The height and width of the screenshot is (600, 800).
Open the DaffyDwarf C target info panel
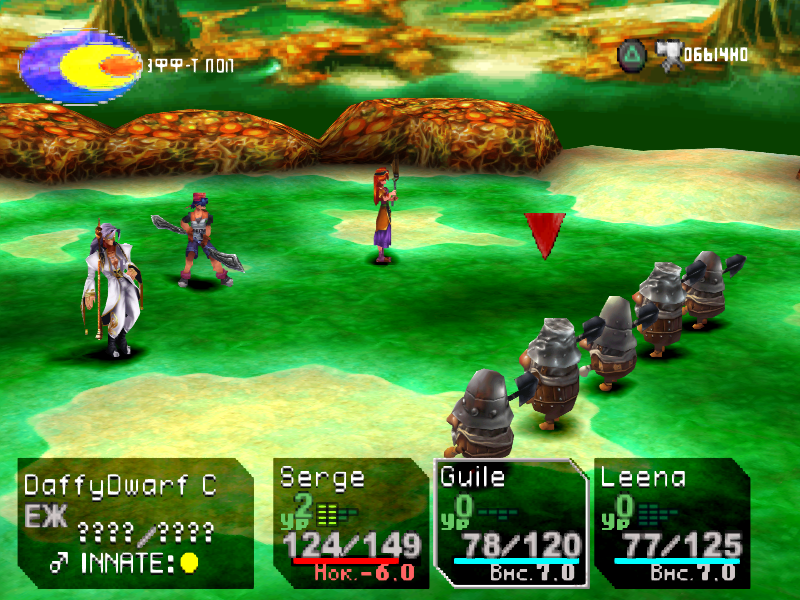point(135,522)
